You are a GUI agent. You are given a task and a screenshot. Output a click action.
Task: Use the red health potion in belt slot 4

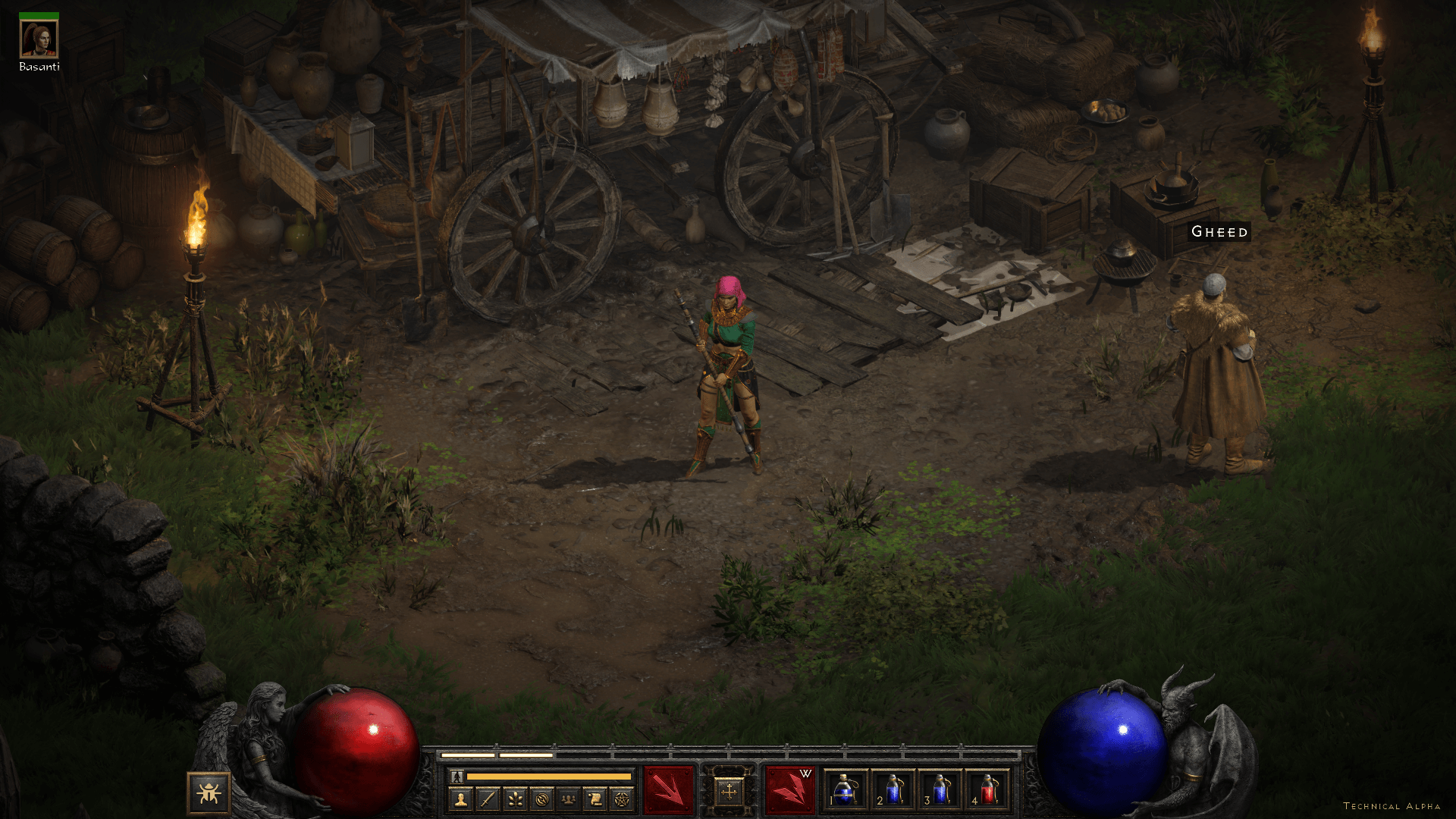987,791
